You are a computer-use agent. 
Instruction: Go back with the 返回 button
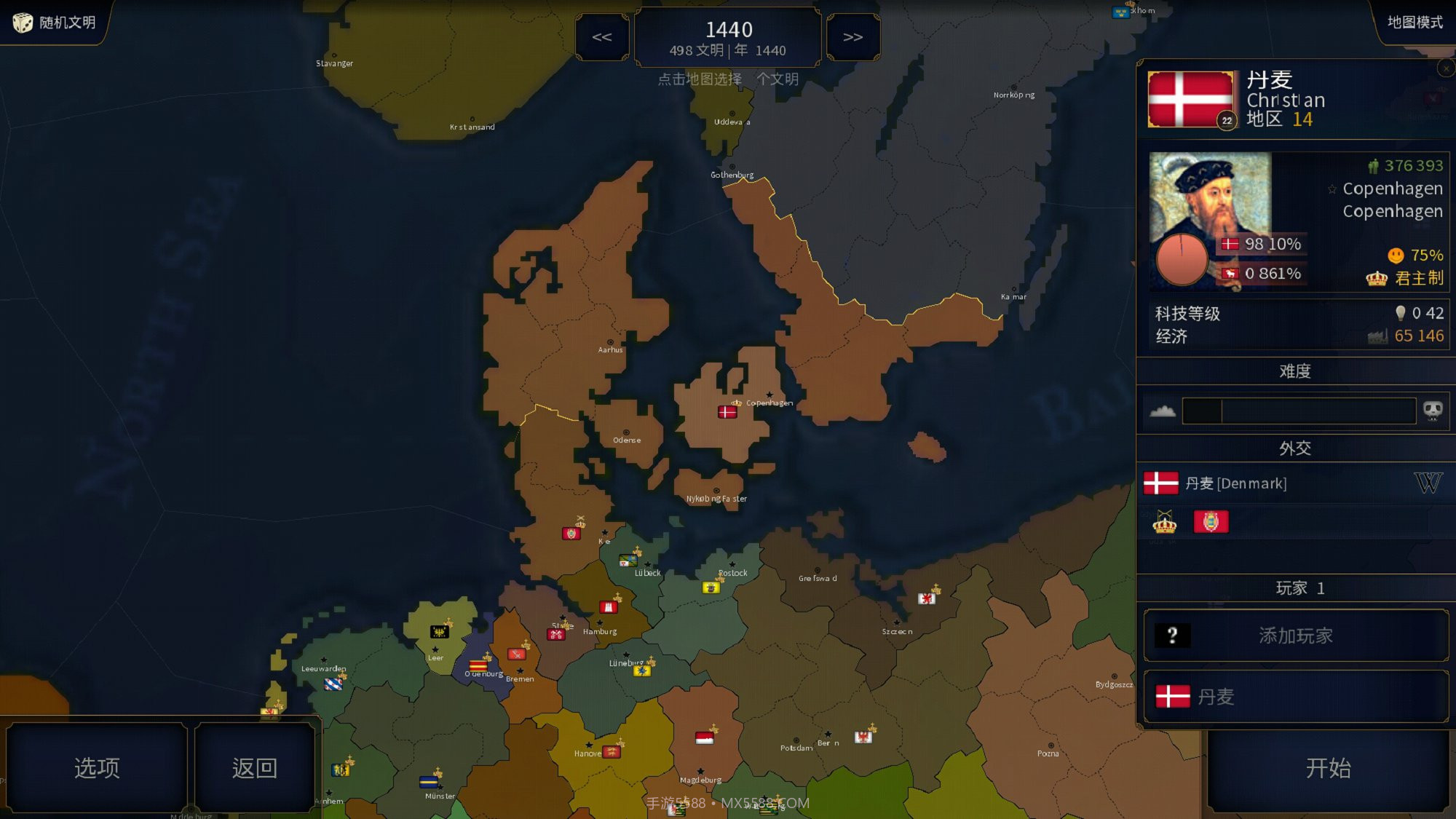[x=254, y=768]
